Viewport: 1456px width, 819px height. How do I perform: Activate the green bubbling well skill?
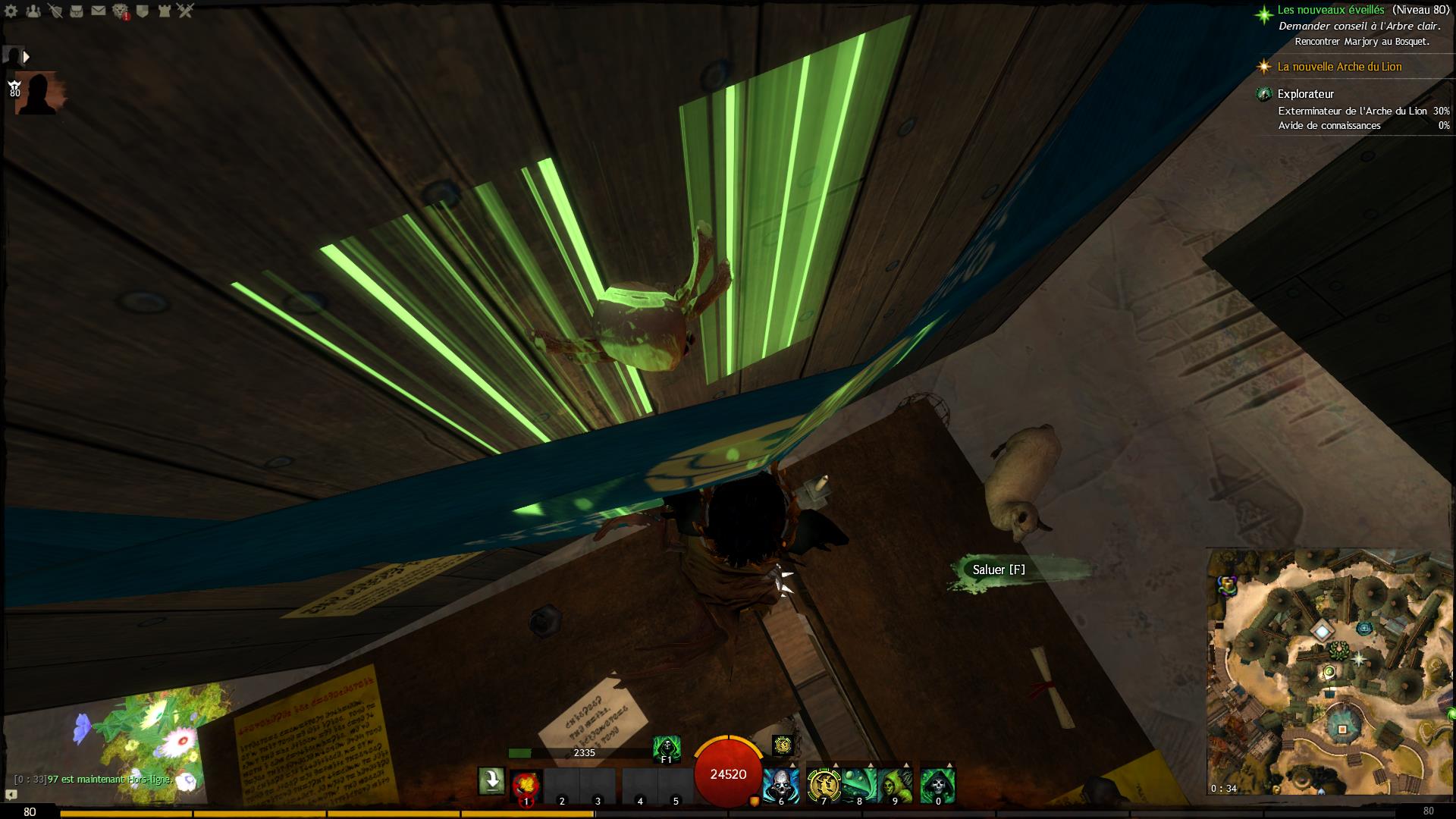[x=859, y=785]
